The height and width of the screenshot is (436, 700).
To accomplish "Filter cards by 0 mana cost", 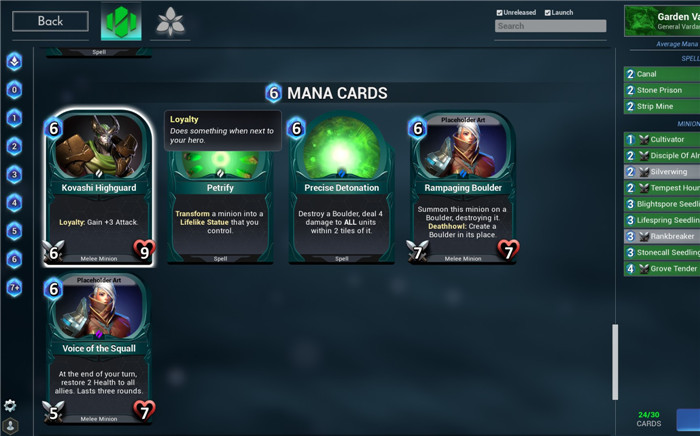I will coord(14,90).
